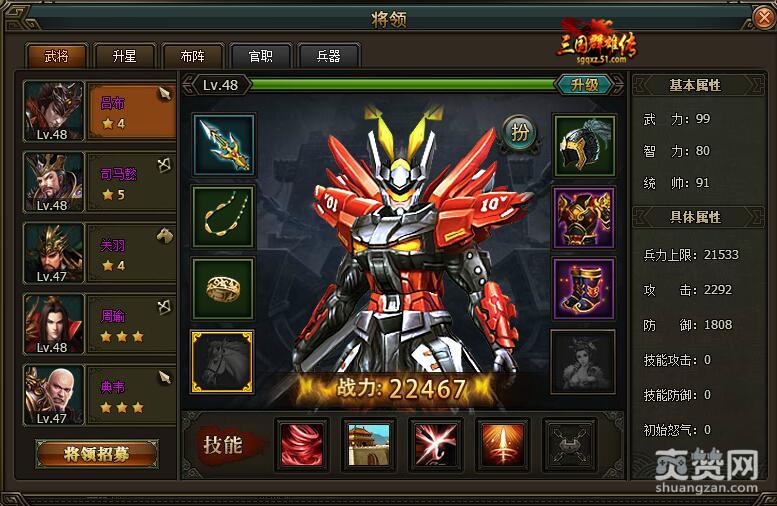Choose the city gate skill icon
Viewport: 777px width, 506px height.
pyautogui.click(x=368, y=444)
